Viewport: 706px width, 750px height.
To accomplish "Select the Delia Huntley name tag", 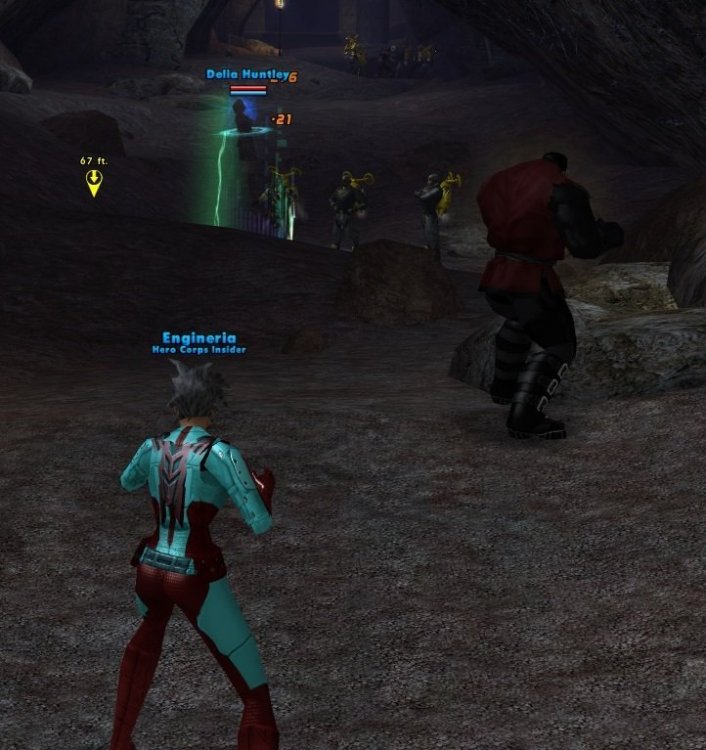I will point(247,75).
